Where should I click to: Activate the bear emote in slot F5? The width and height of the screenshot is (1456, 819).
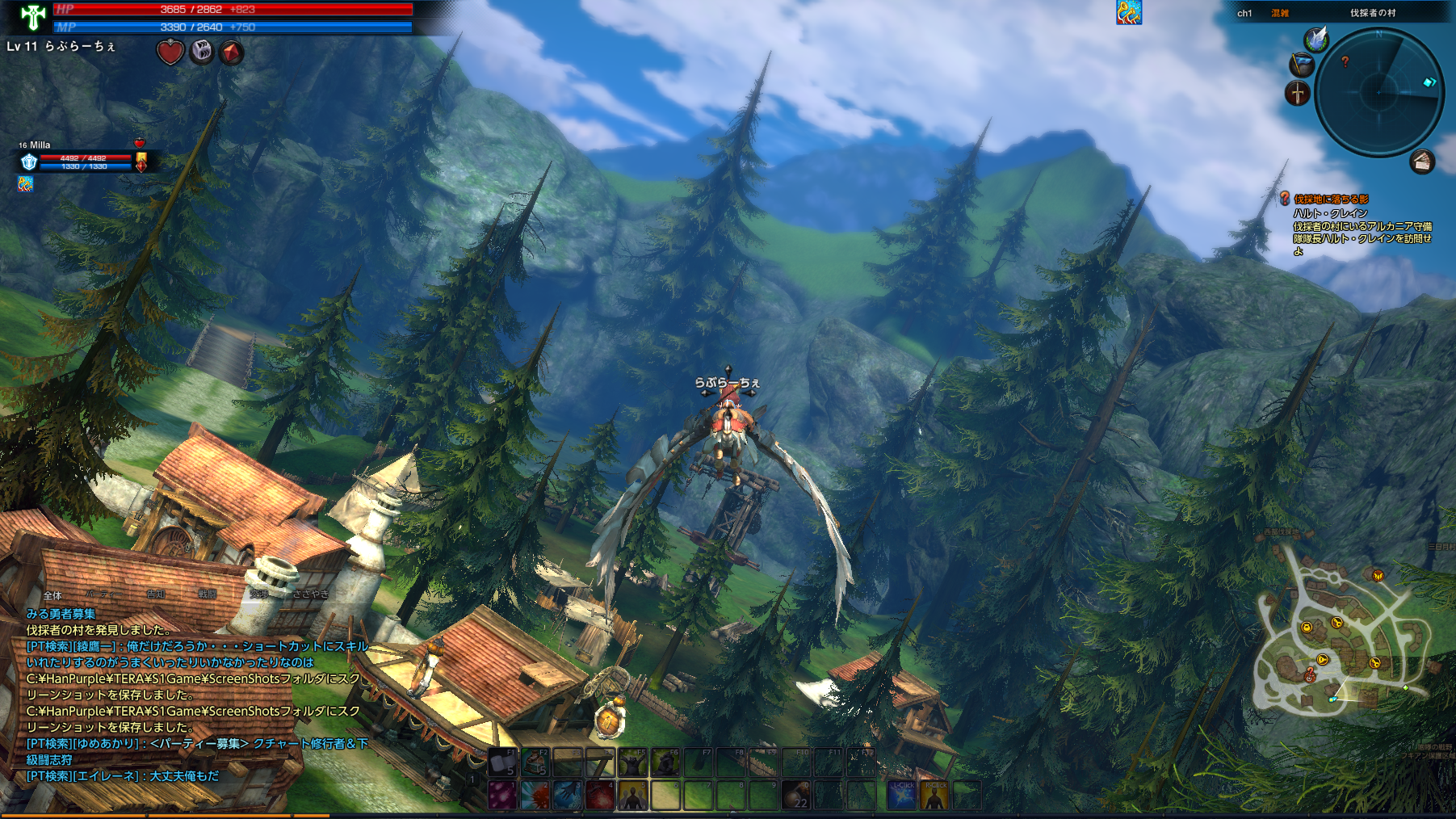[x=632, y=762]
